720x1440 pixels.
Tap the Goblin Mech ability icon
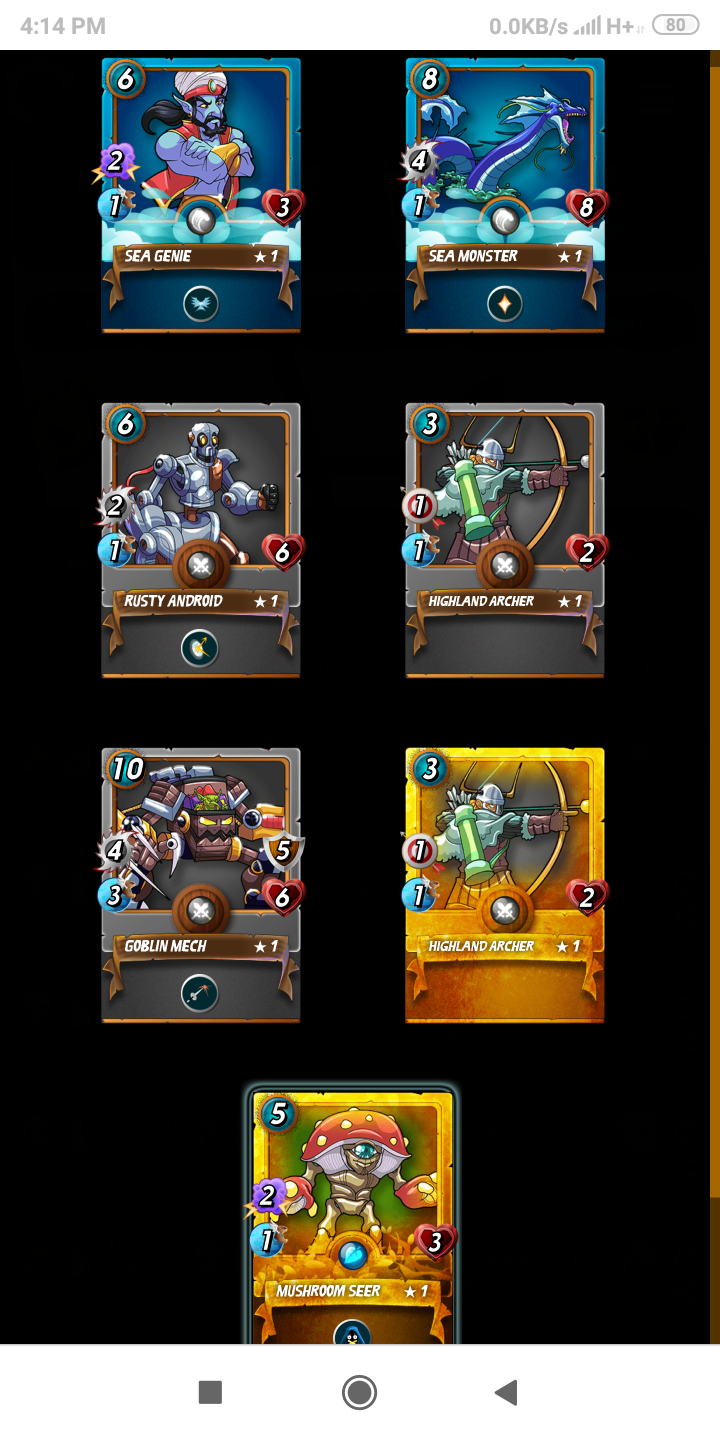200,994
